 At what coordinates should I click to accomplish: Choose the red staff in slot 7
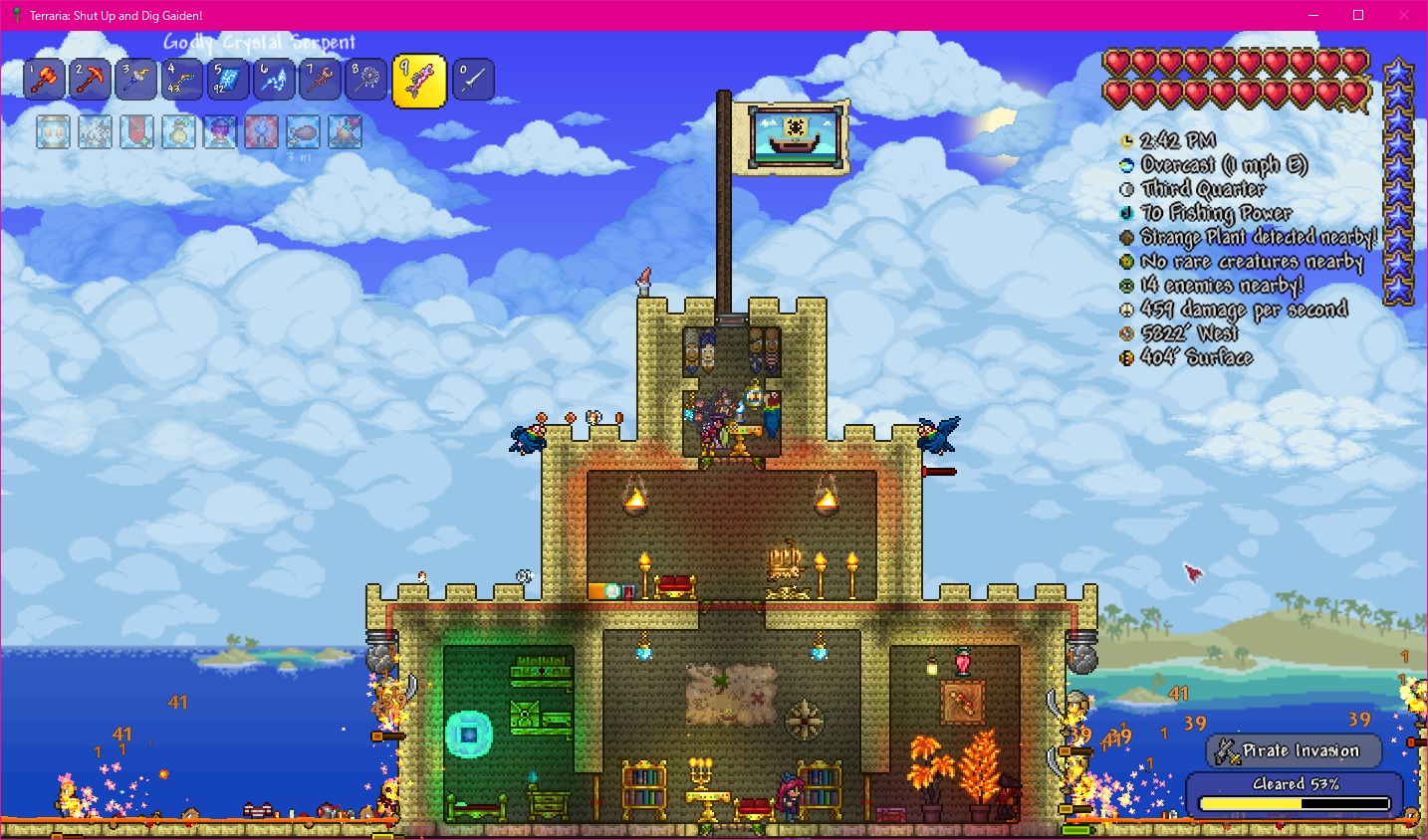[320, 80]
